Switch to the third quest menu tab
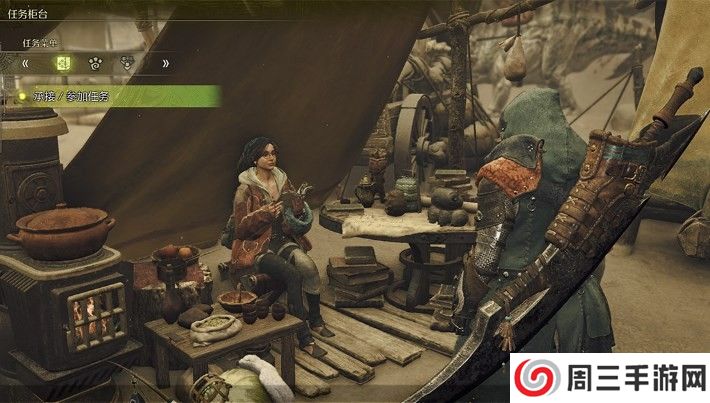The height and width of the screenshot is (403, 710). (x=128, y=63)
